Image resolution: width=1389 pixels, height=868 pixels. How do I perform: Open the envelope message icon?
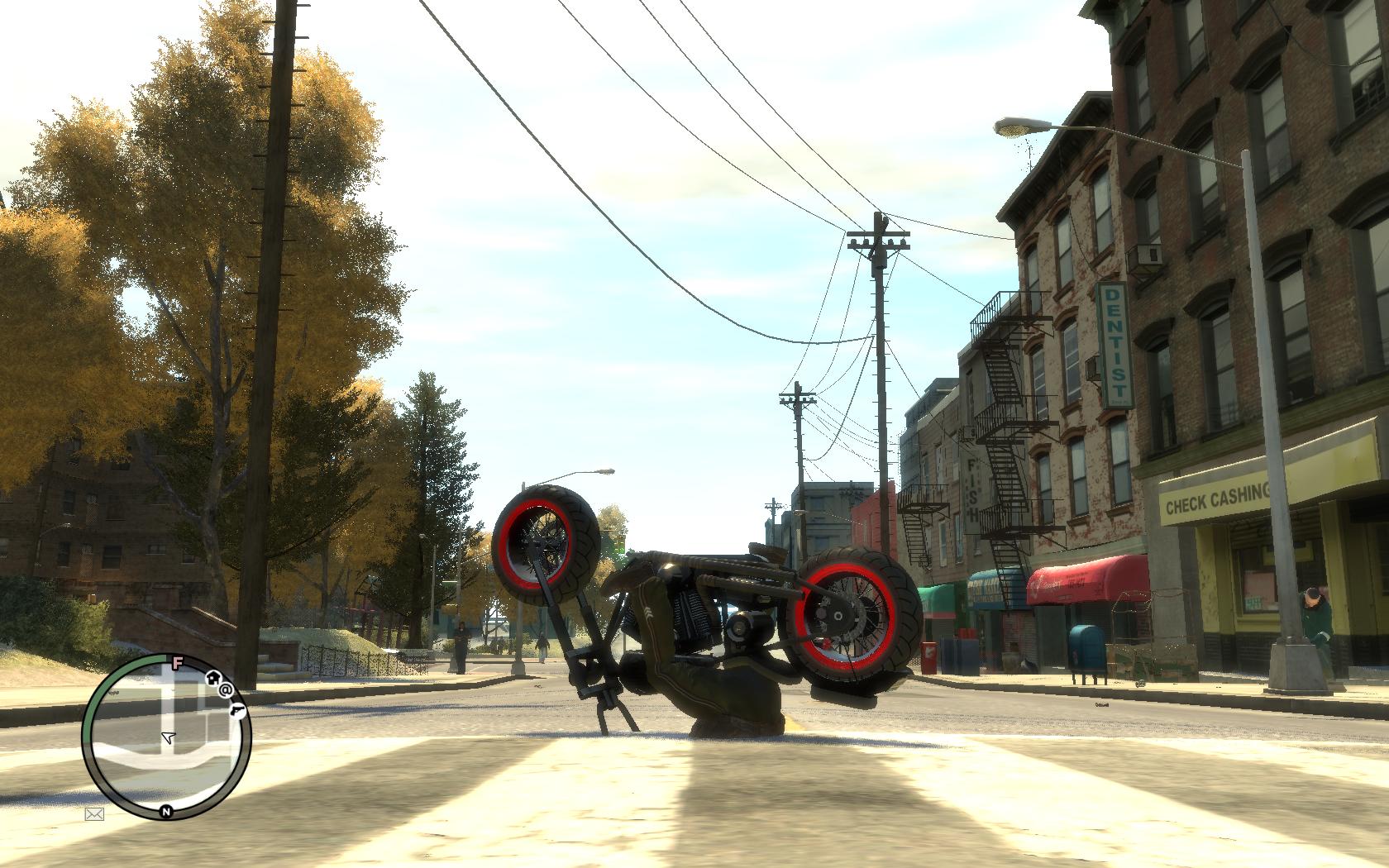[94, 814]
